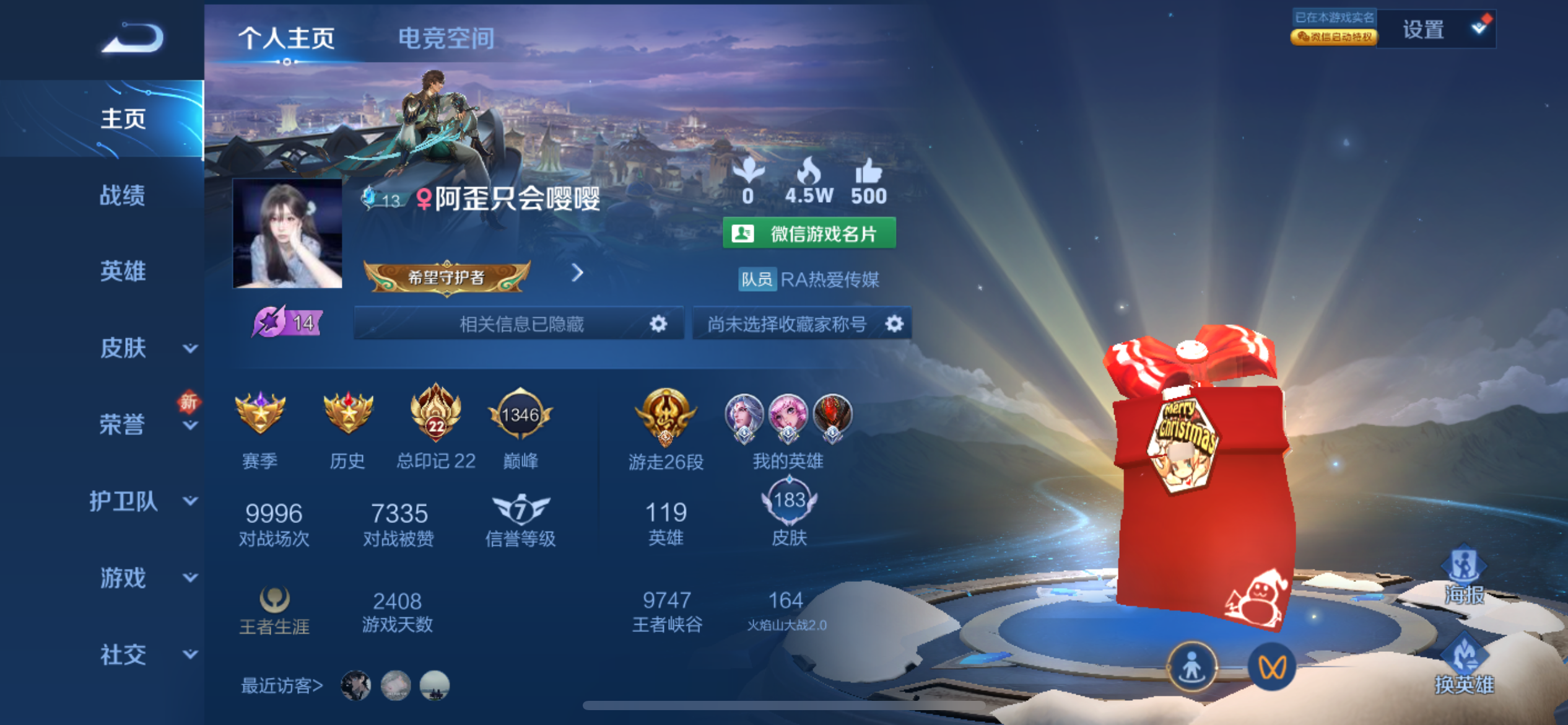The height and width of the screenshot is (725, 1568).
Task: Open settings gear on 尚未选择收藏家称号 bar
Action: tap(899, 323)
